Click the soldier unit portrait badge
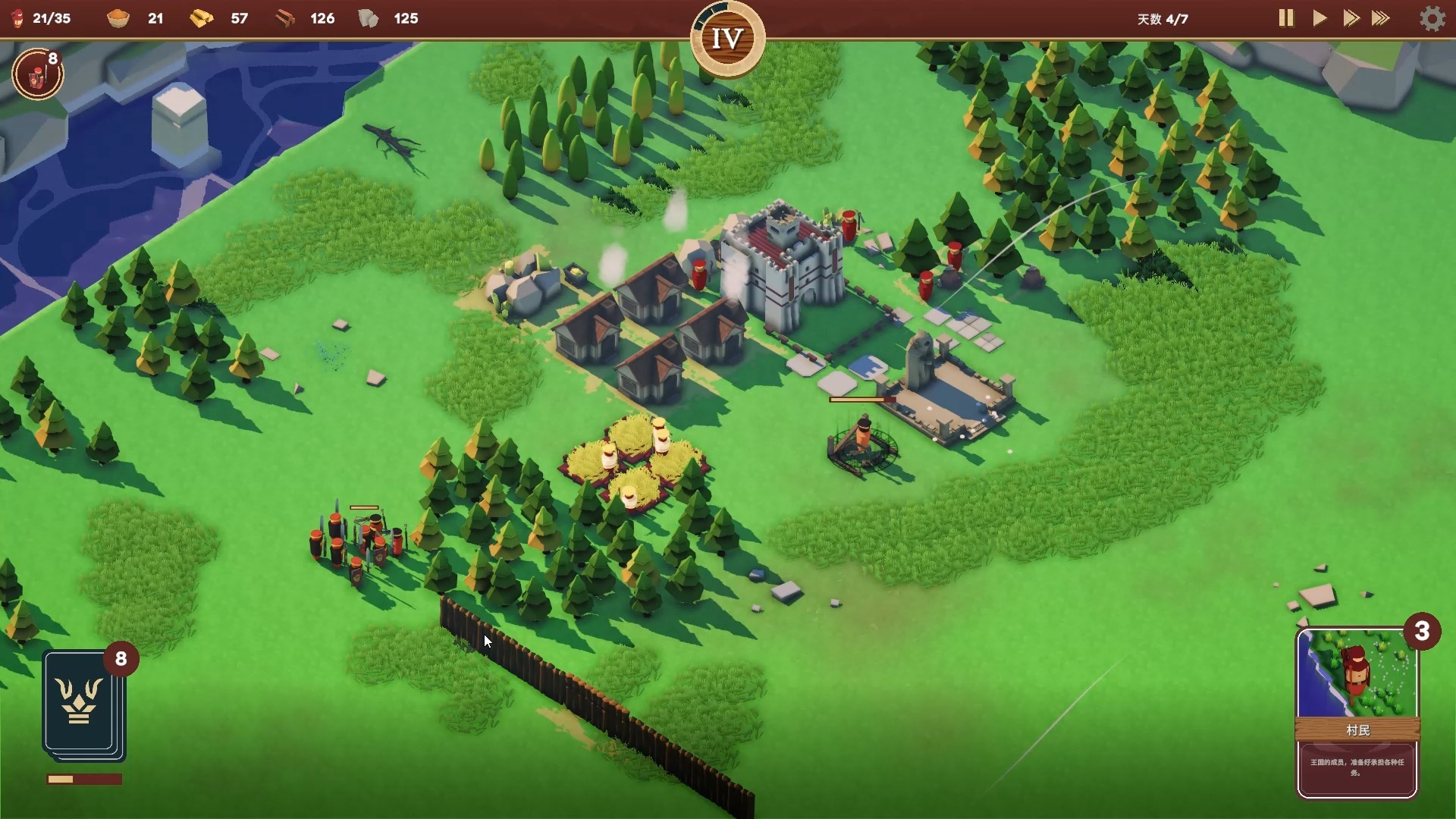 click(37, 74)
